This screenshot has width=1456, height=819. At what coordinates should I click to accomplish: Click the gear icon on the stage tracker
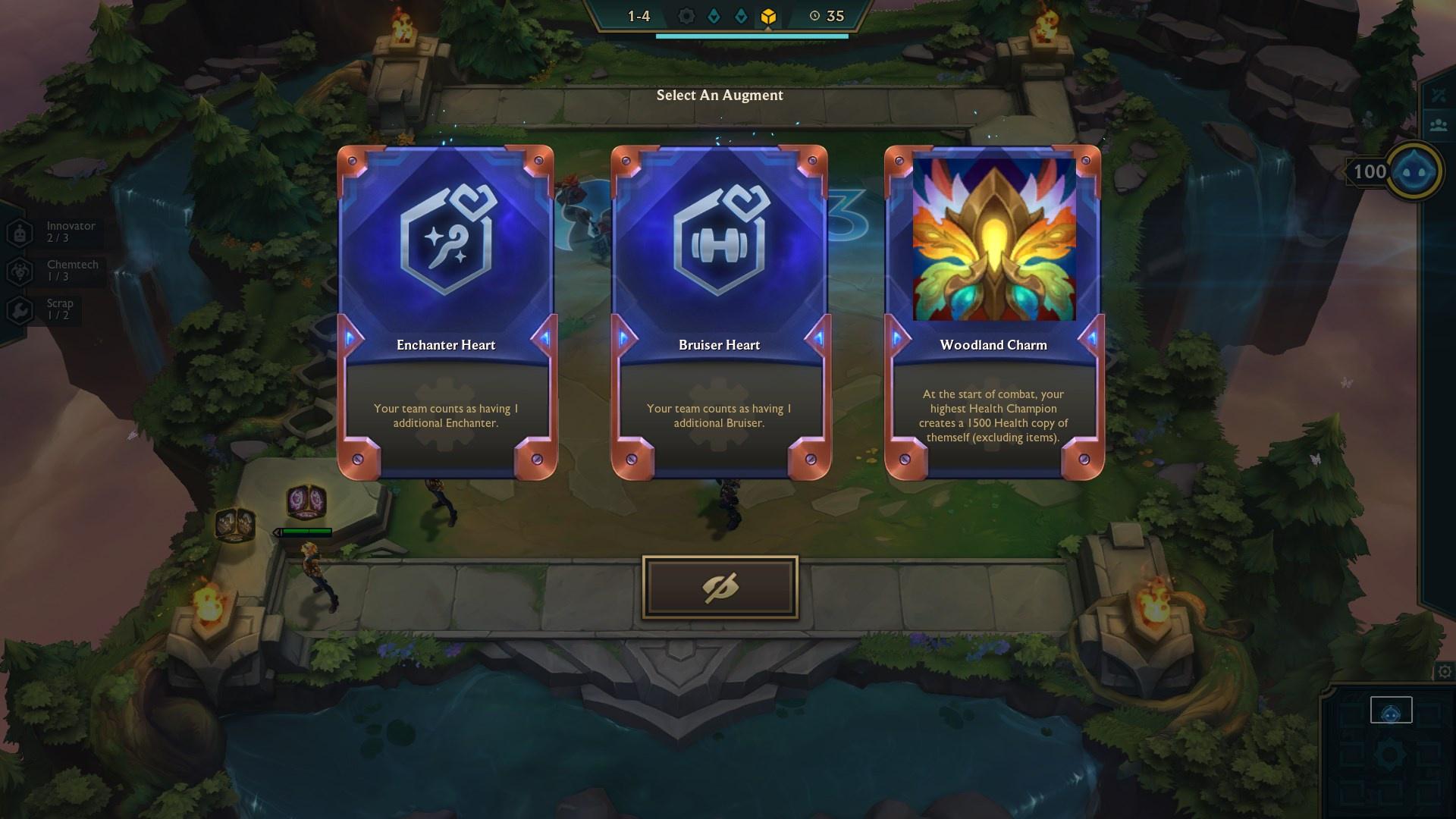point(687,14)
